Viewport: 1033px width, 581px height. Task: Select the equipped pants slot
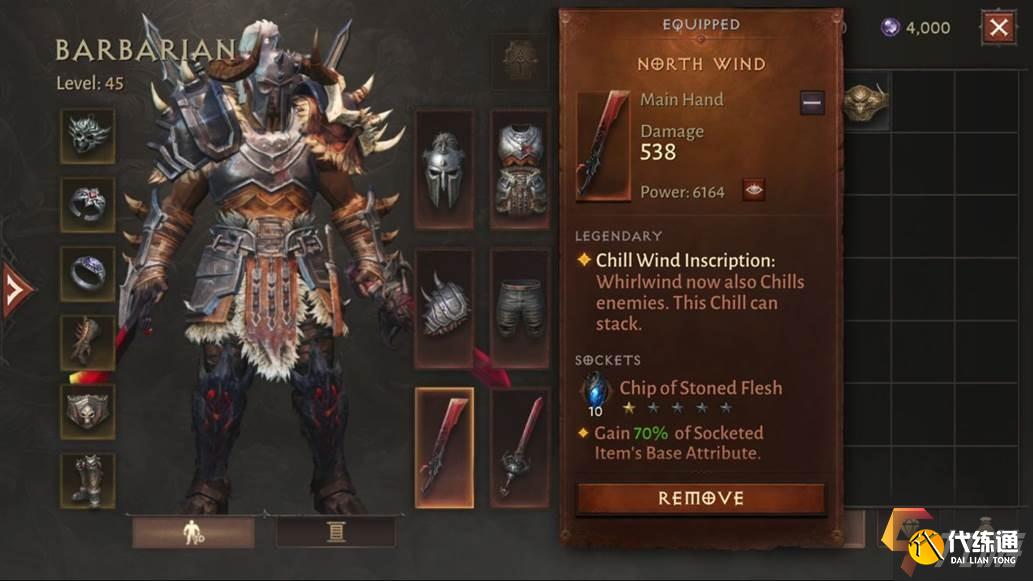coord(519,308)
